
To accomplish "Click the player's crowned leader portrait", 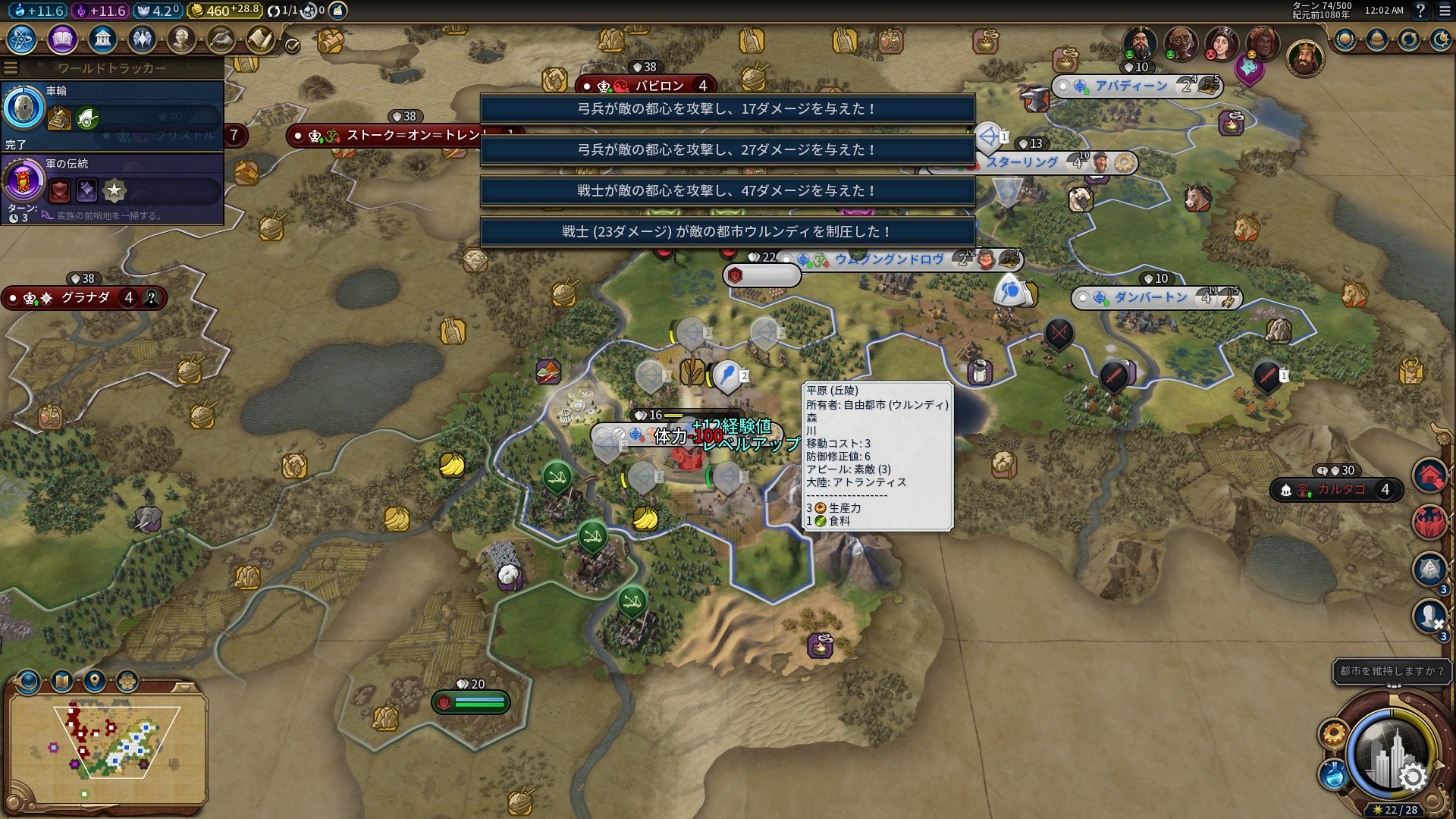I will click(x=1304, y=58).
